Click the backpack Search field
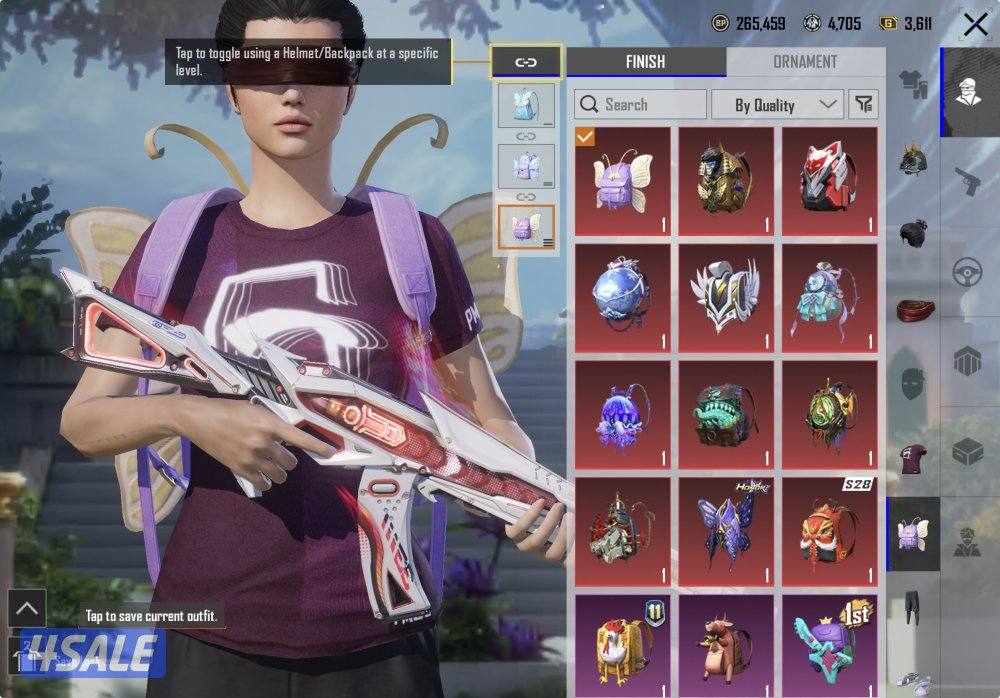This screenshot has height=698, width=1000. point(640,104)
